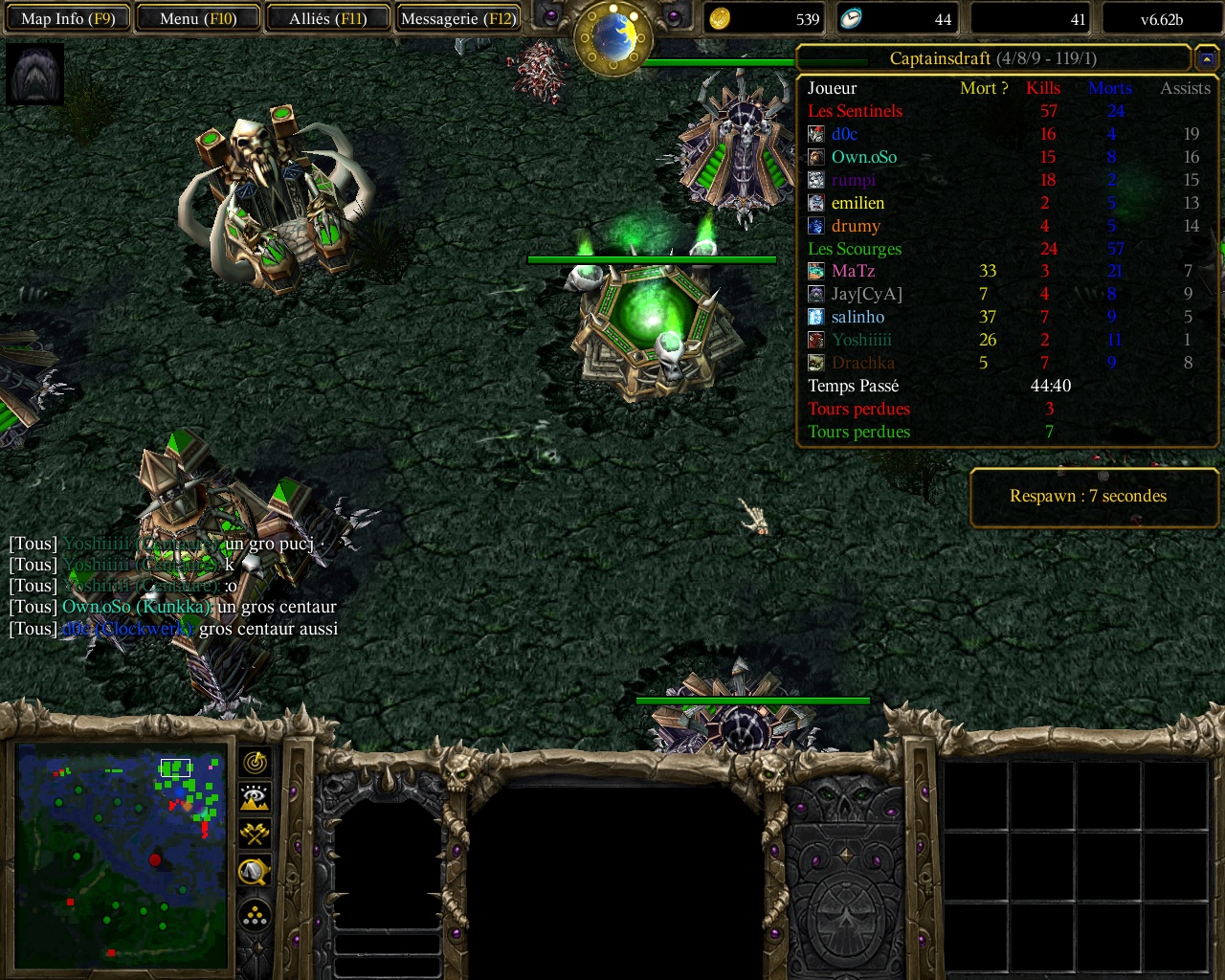Open the Menu (F10) button
This screenshot has height=980, width=1225.
pos(198,18)
